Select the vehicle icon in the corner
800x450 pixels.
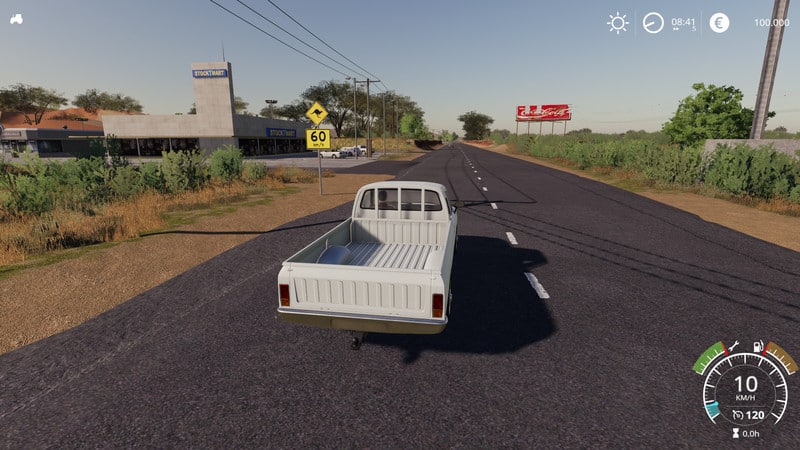17,19
